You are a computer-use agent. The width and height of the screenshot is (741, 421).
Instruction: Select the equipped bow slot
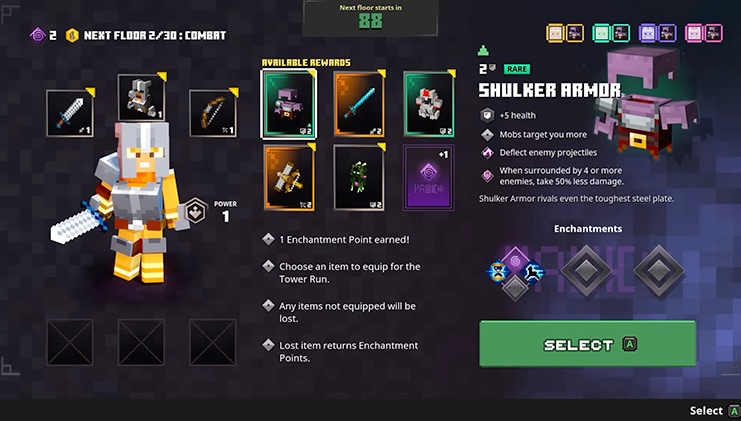click(x=212, y=113)
